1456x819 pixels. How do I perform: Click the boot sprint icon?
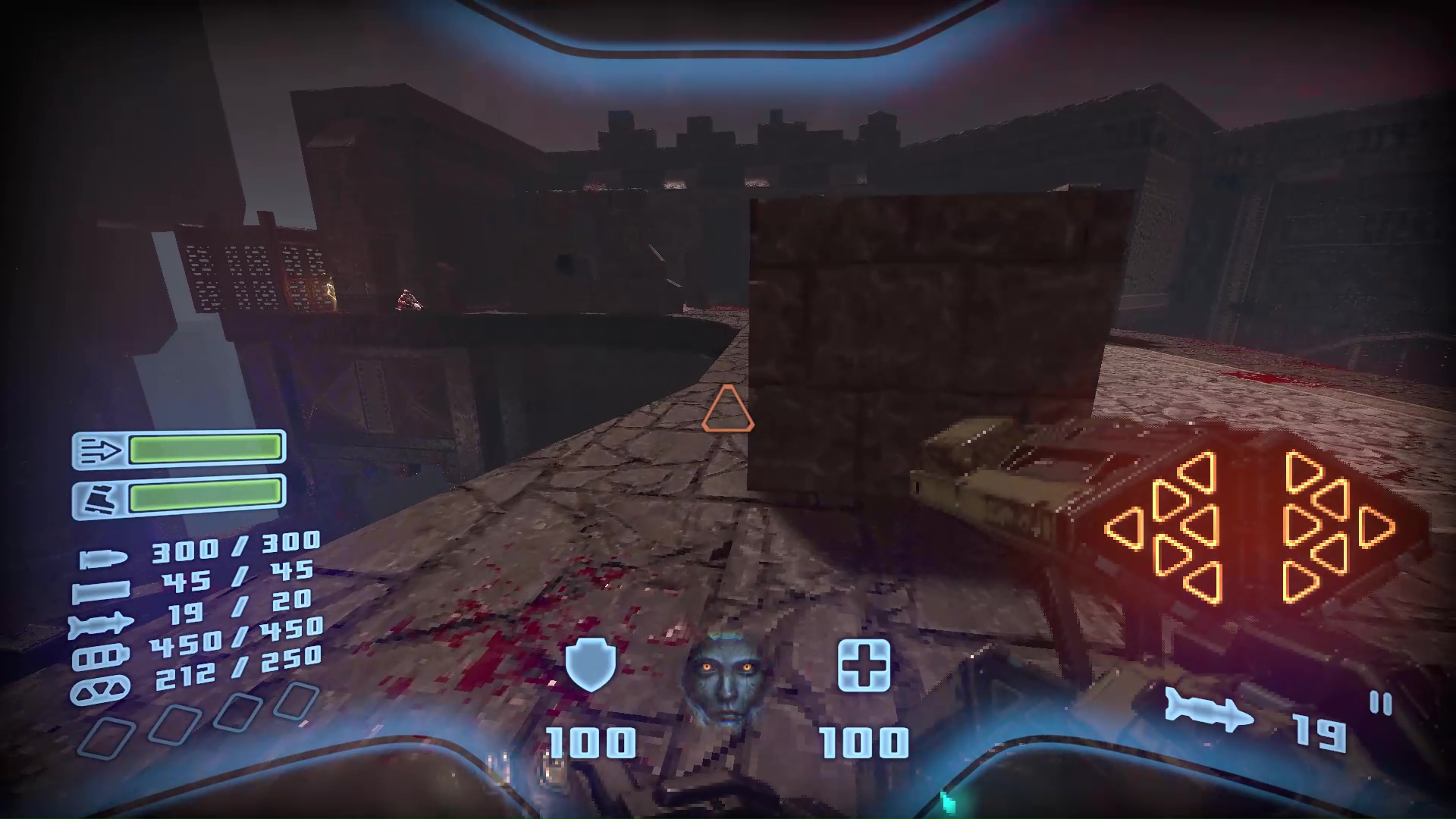pyautogui.click(x=99, y=499)
